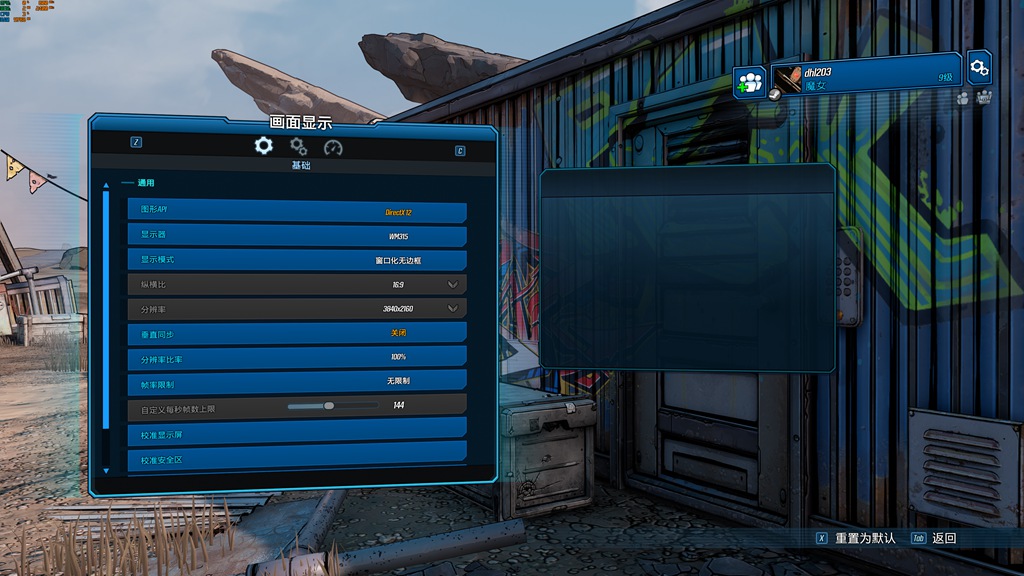
Task: Click the add friends invite button
Action: pyautogui.click(x=749, y=81)
